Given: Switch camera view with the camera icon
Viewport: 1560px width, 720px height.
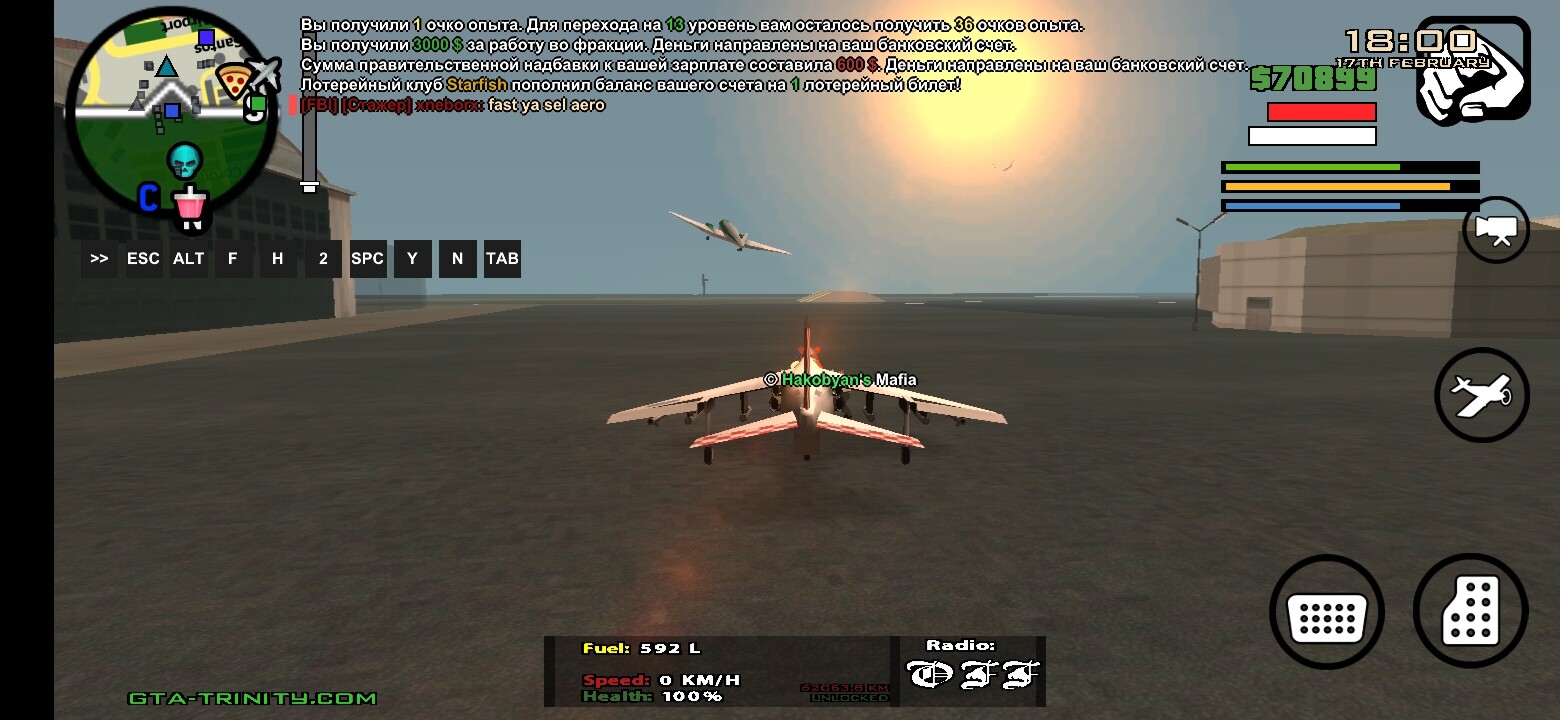Looking at the screenshot, I should pyautogui.click(x=1496, y=230).
